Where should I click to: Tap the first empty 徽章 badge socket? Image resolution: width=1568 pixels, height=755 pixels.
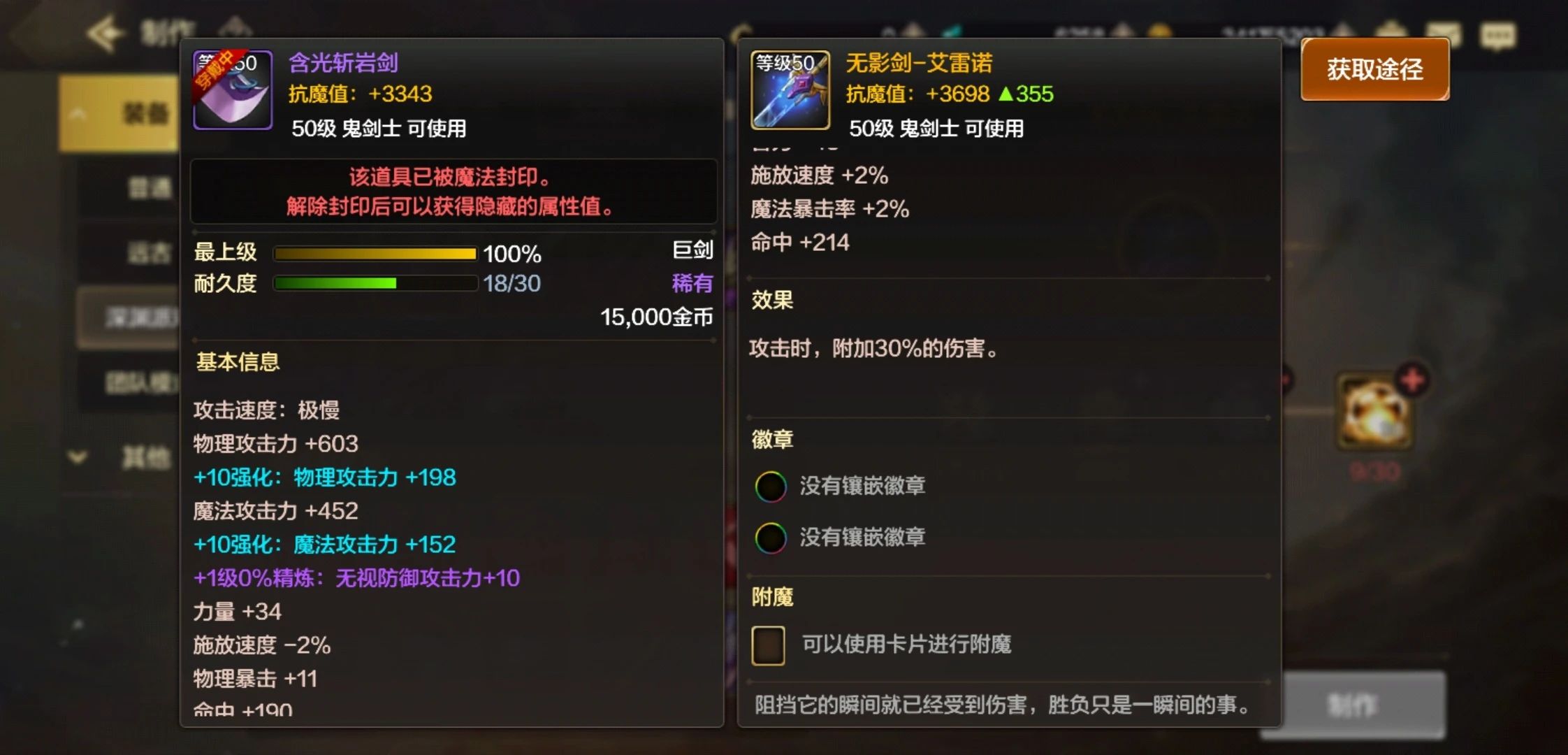(771, 485)
